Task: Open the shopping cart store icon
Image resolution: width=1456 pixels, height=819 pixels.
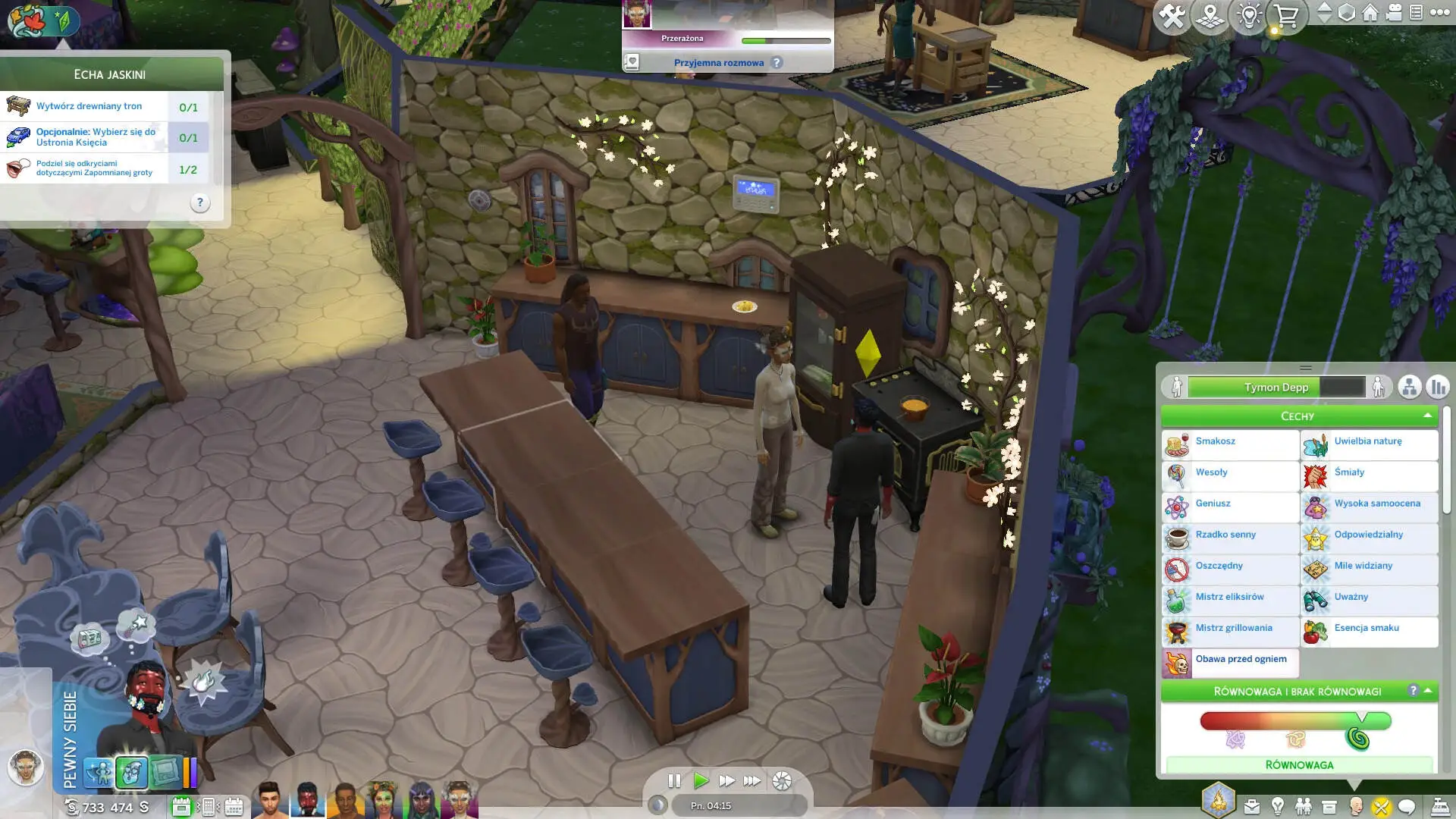Action: pyautogui.click(x=1286, y=15)
